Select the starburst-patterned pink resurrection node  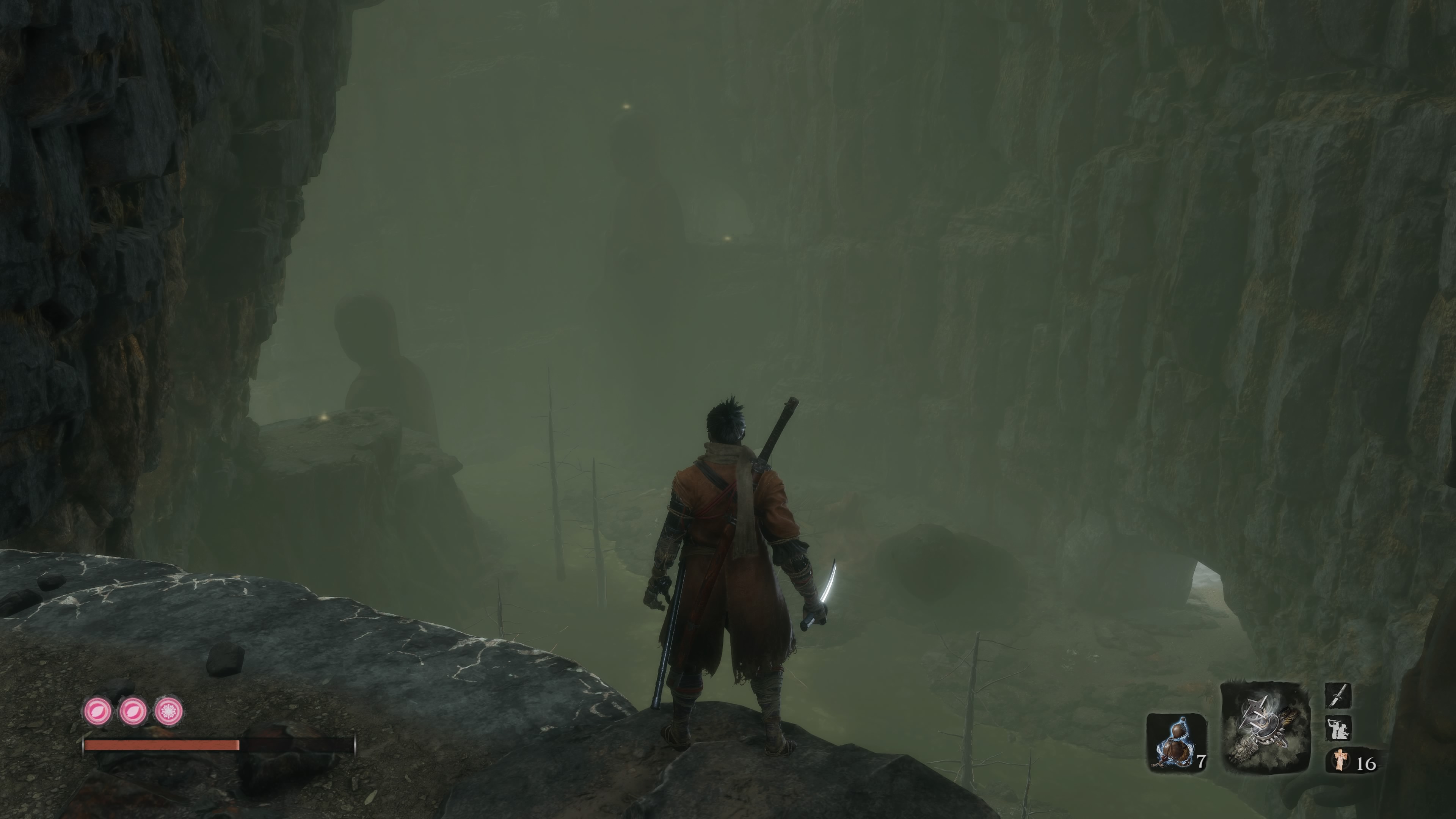pos(168,711)
